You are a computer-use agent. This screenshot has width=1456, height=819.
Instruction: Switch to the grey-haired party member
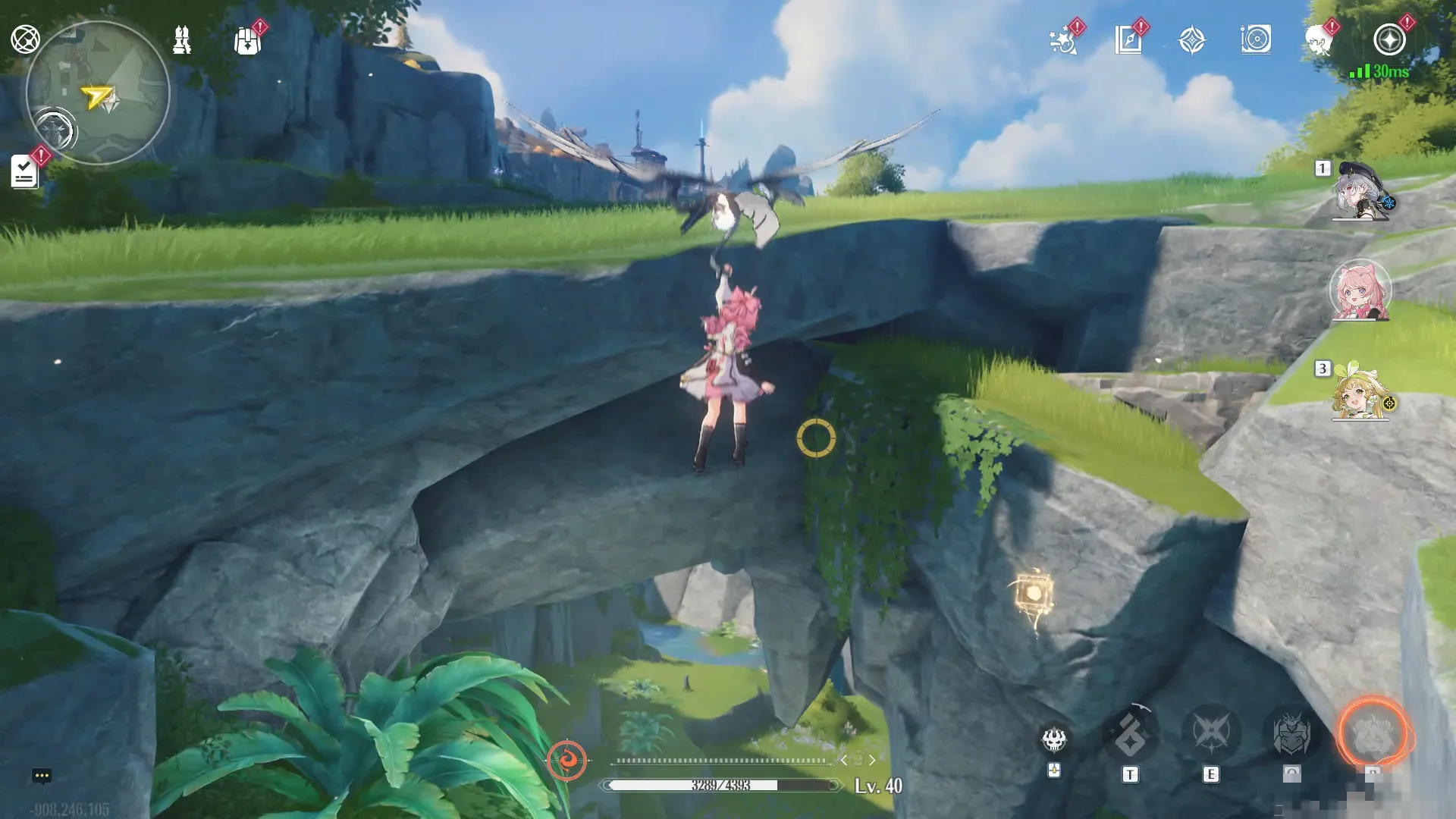click(x=1360, y=191)
